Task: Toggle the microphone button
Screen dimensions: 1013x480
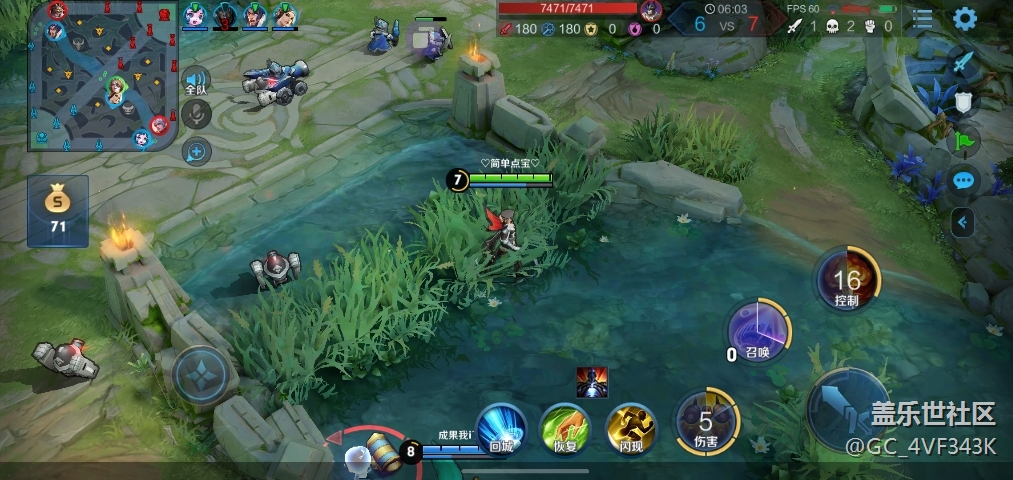Action: (196, 115)
